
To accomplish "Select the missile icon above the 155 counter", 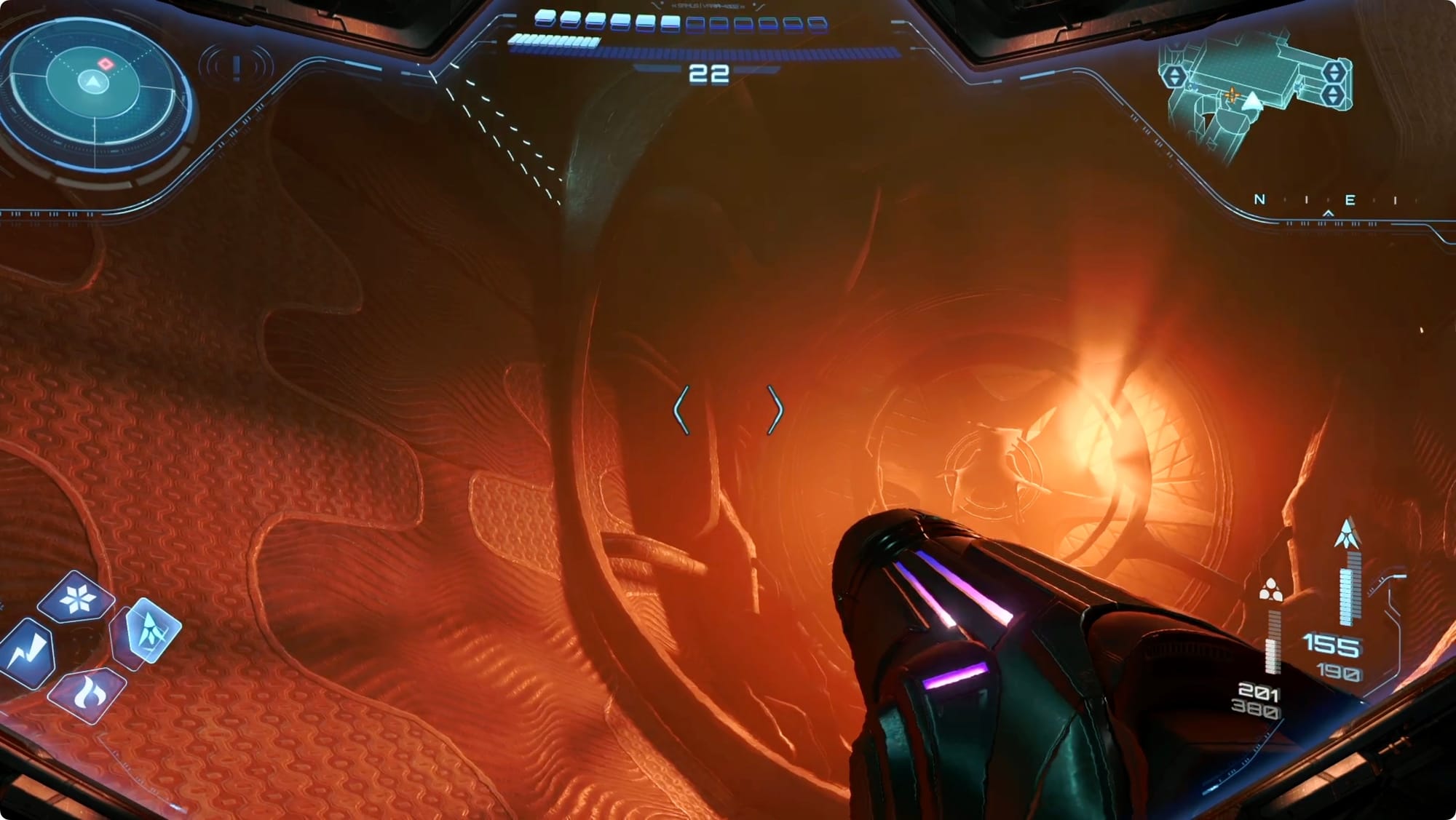I will tap(1348, 534).
